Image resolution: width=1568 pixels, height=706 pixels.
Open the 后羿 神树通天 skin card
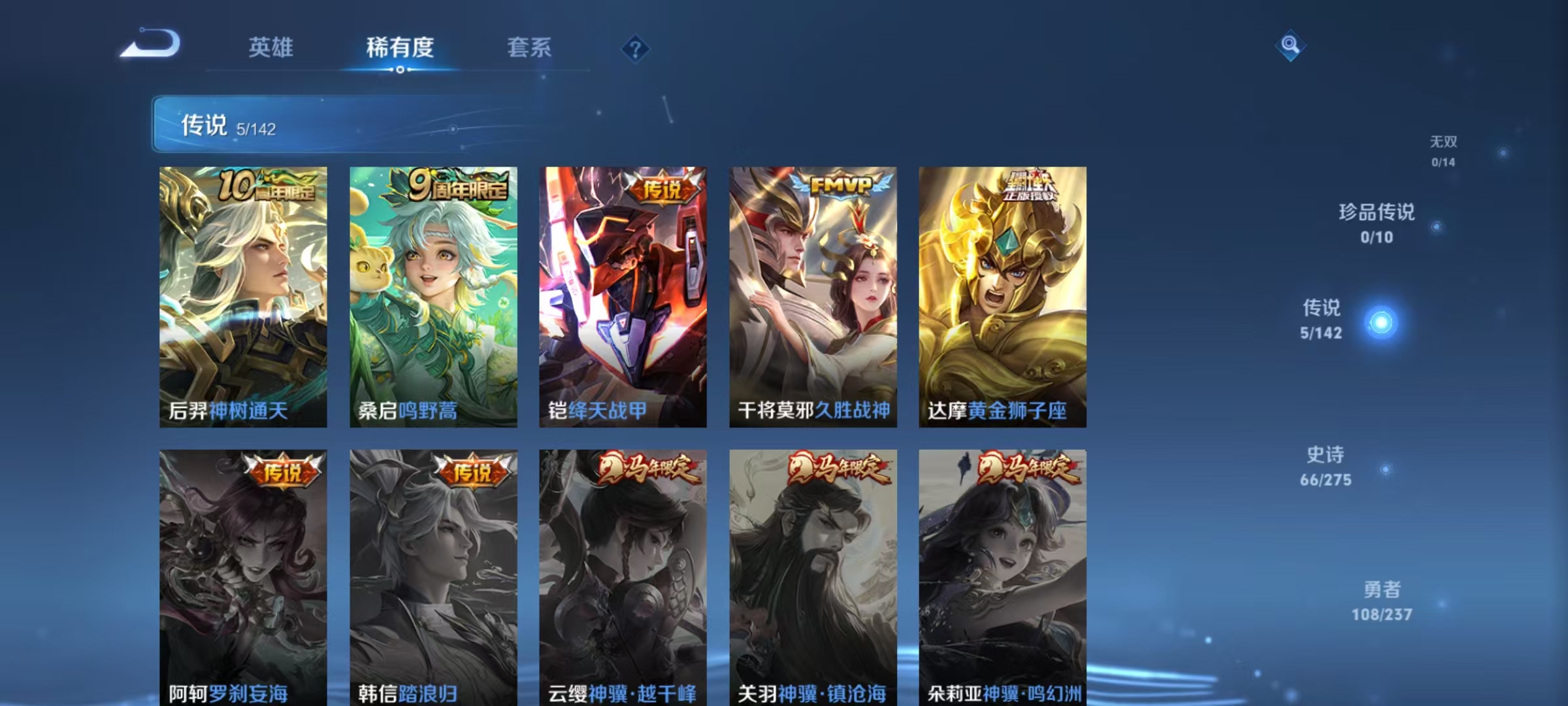coord(242,294)
